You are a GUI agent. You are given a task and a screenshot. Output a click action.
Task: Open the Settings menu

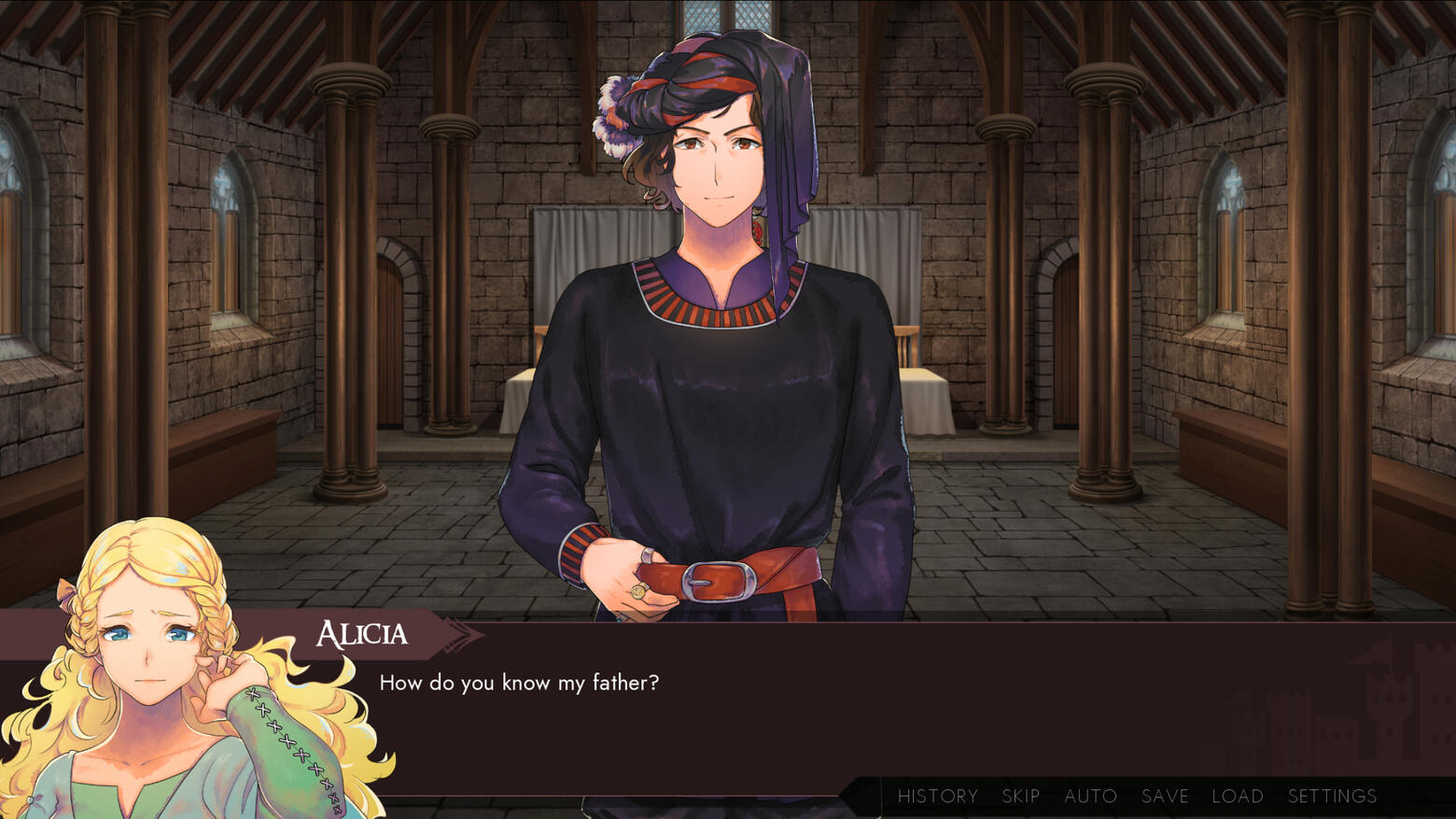(1332, 797)
